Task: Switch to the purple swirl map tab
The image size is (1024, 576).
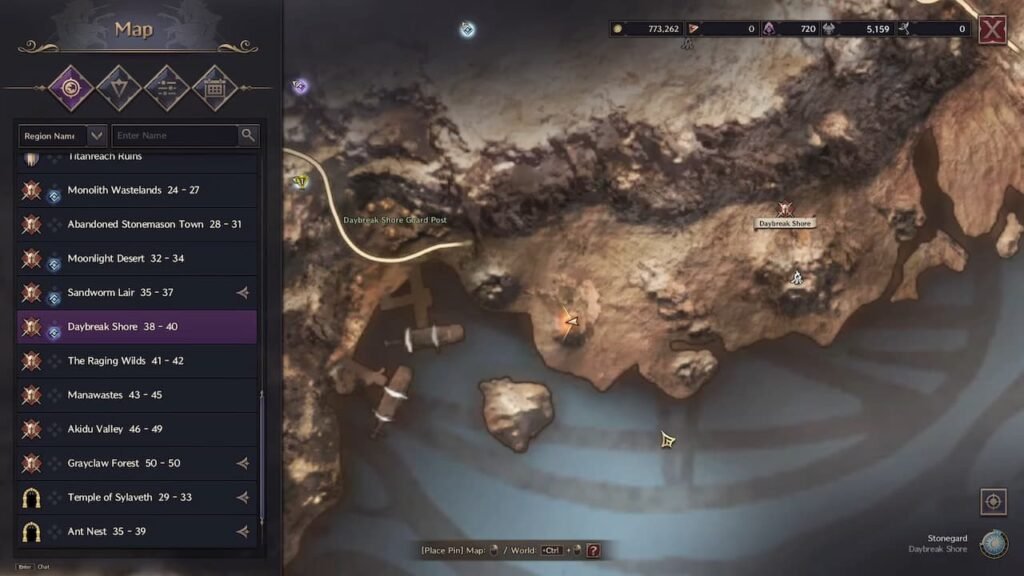Action: 71,88
